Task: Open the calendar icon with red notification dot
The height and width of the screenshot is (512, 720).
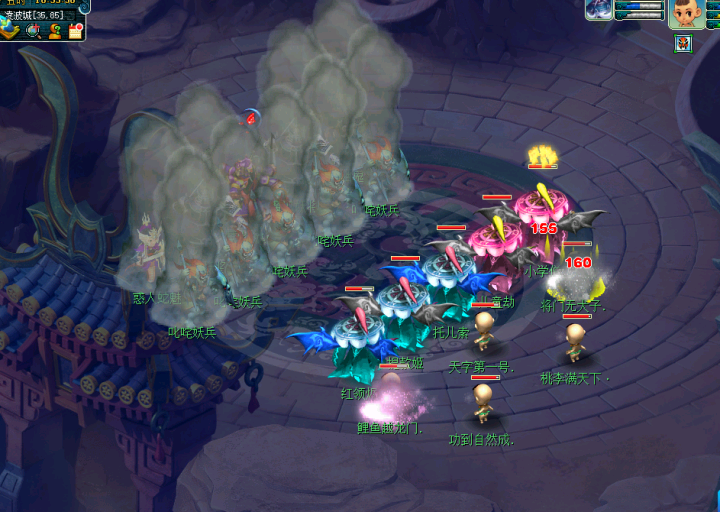Action: 75,30
